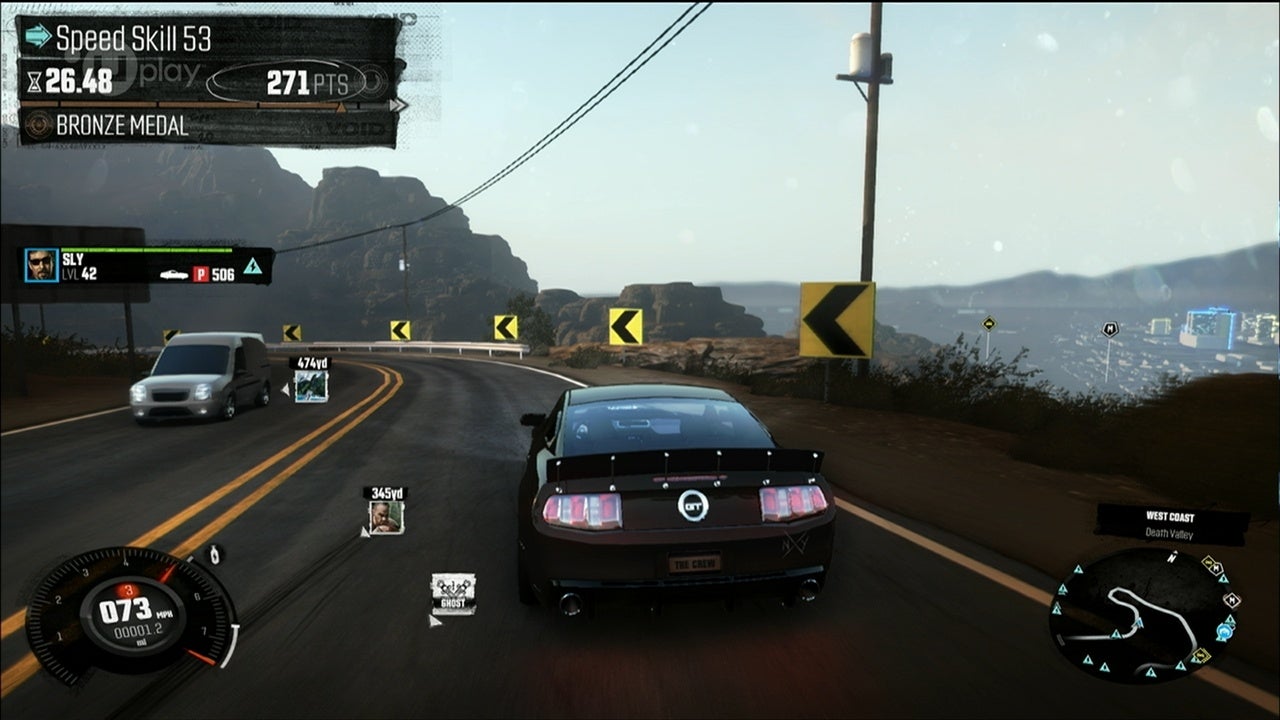Open the circular minimap

[x=1145, y=616]
